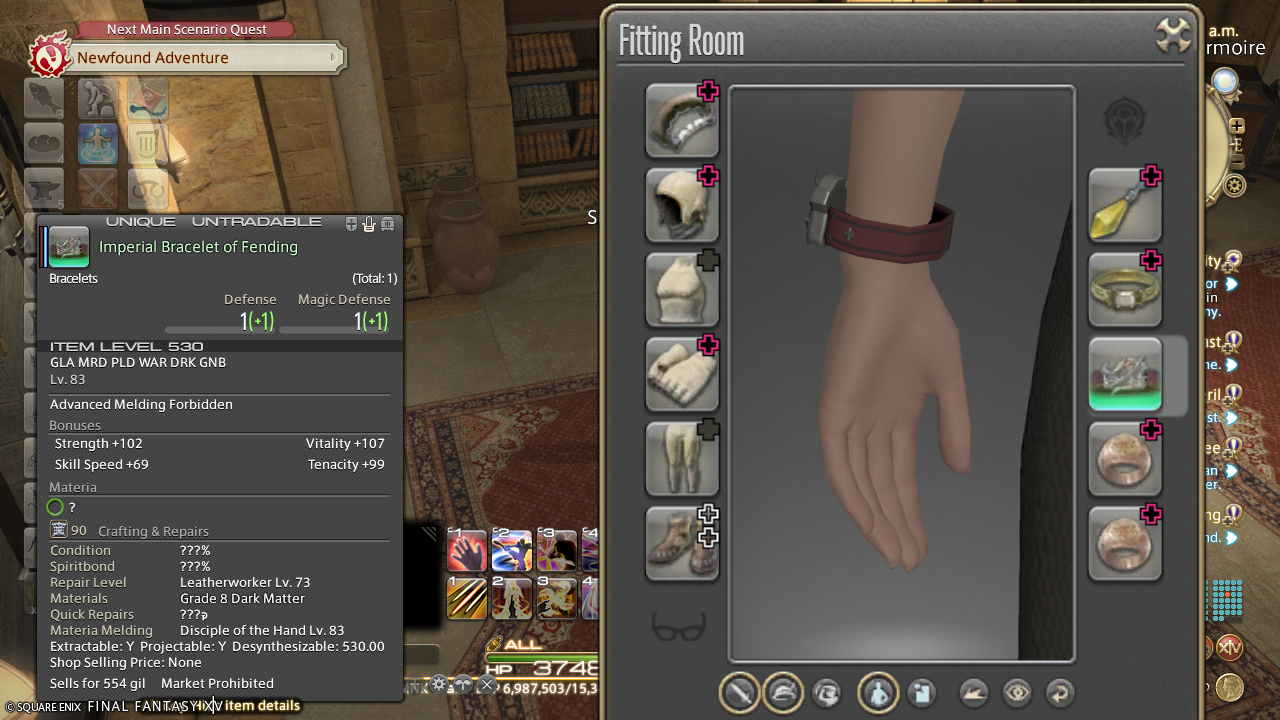
Task: Toggle the character body silhouette button
Action: pos(877,693)
